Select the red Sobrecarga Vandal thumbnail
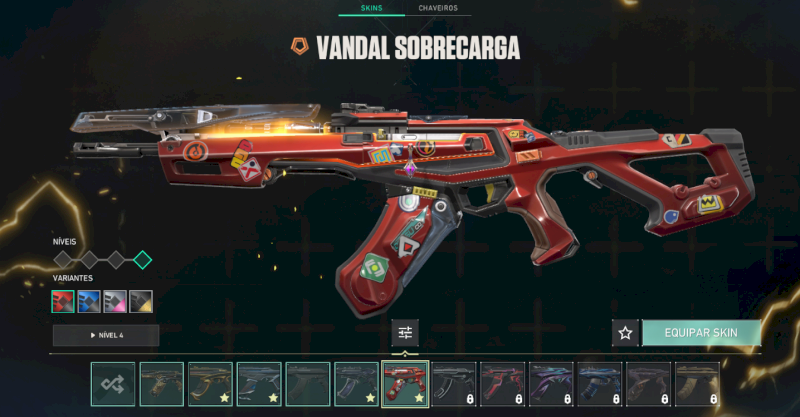The width and height of the screenshot is (800, 417). [405, 384]
